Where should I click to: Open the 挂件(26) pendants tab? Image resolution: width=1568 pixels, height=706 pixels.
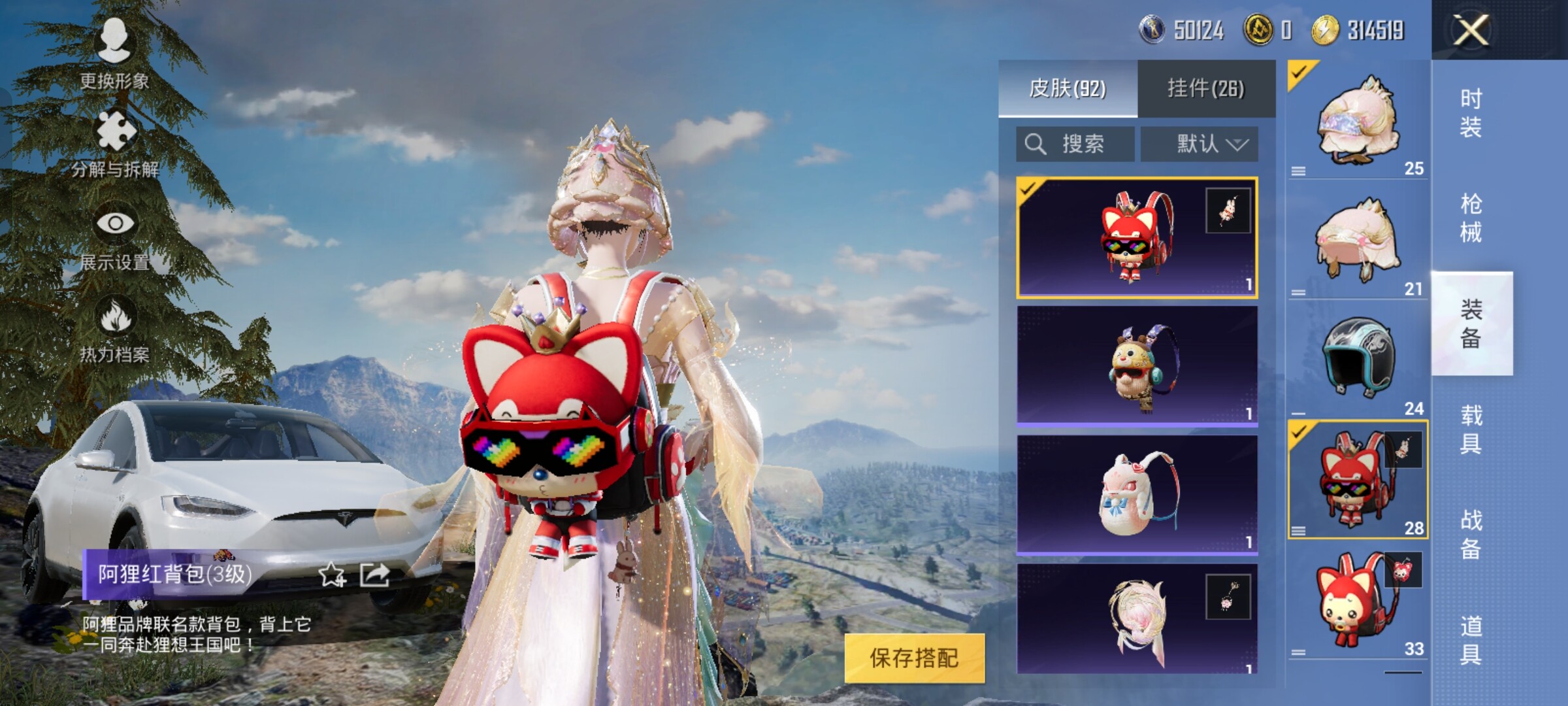pos(1206,88)
